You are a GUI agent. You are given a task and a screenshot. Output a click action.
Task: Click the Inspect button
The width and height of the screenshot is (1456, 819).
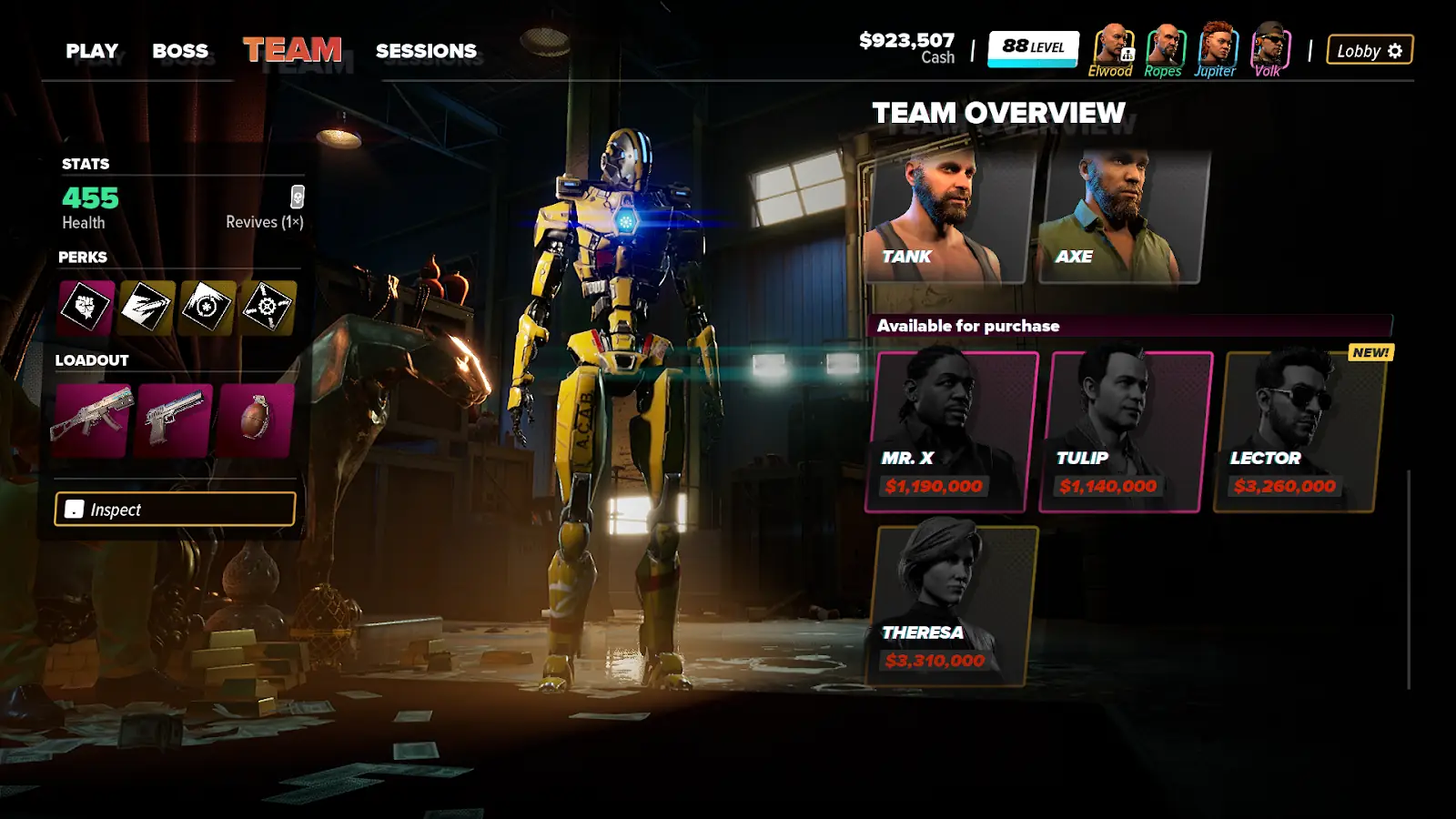pos(175,510)
